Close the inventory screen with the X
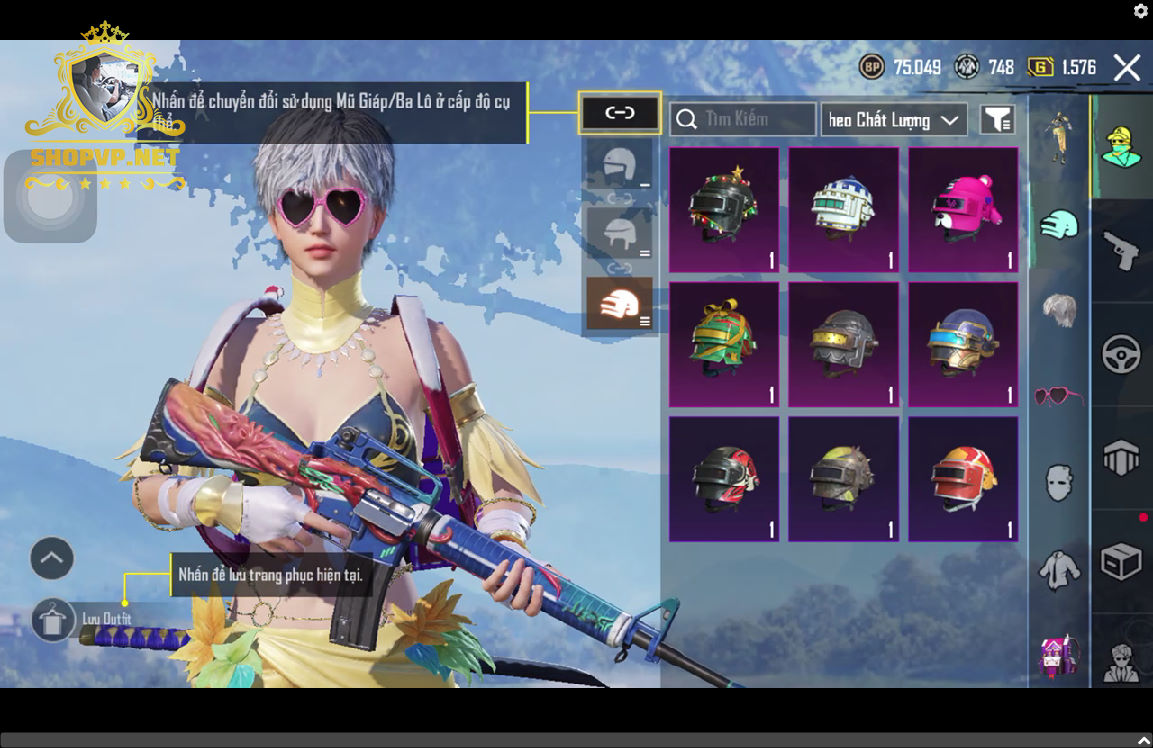This screenshot has width=1153, height=748. tap(1127, 67)
